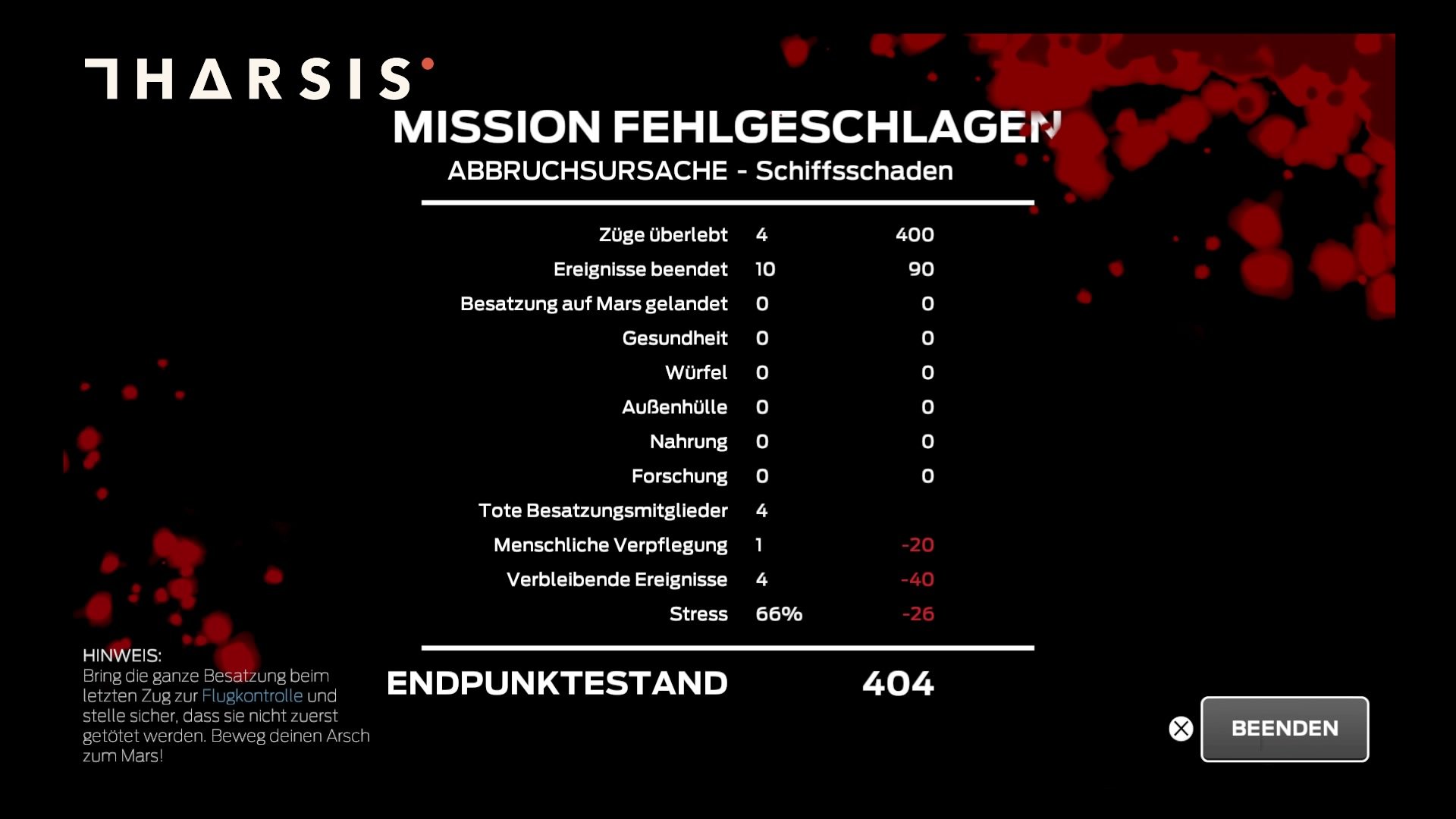This screenshot has width=1456, height=819.
Task: Open the Flugkontrolle link in the hint
Action: [253, 695]
